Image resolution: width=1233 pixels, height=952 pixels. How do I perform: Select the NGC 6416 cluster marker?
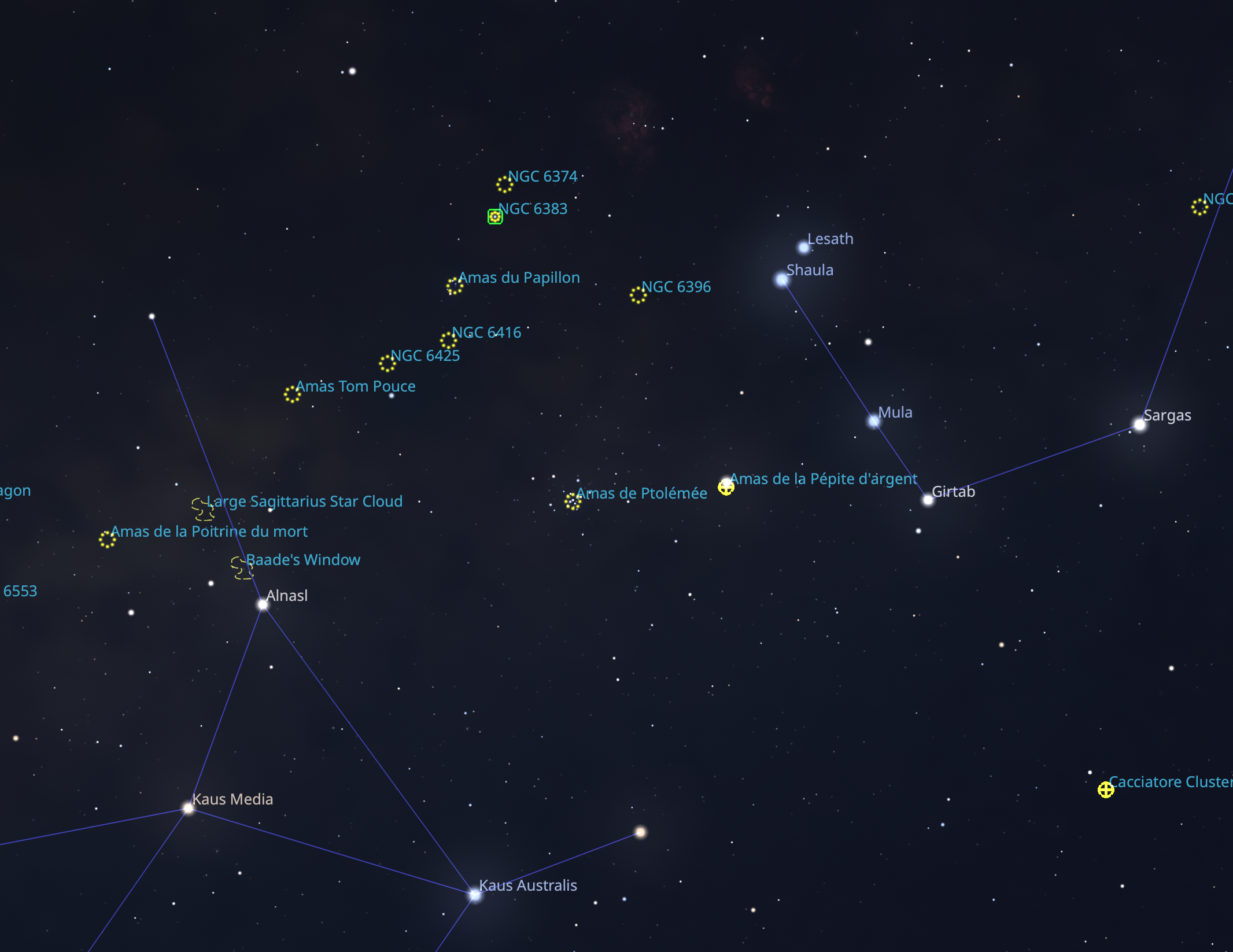click(x=448, y=341)
